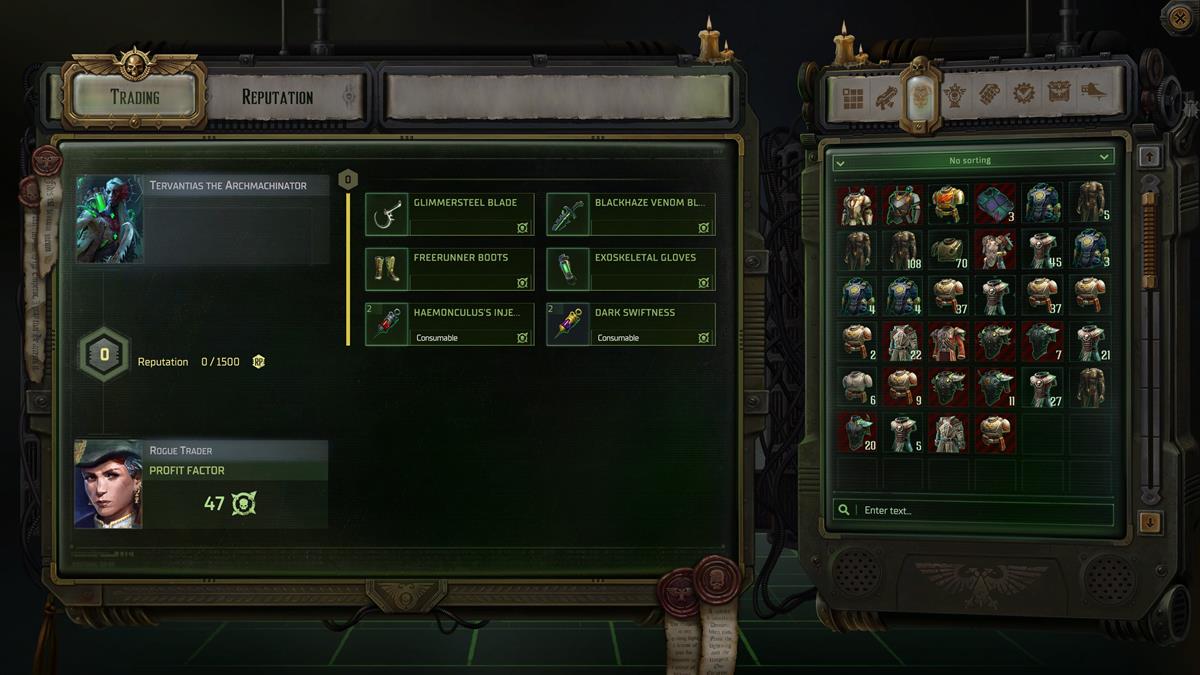
Task: Select the cogwheel checkmark filter tab
Action: pos(1024,95)
